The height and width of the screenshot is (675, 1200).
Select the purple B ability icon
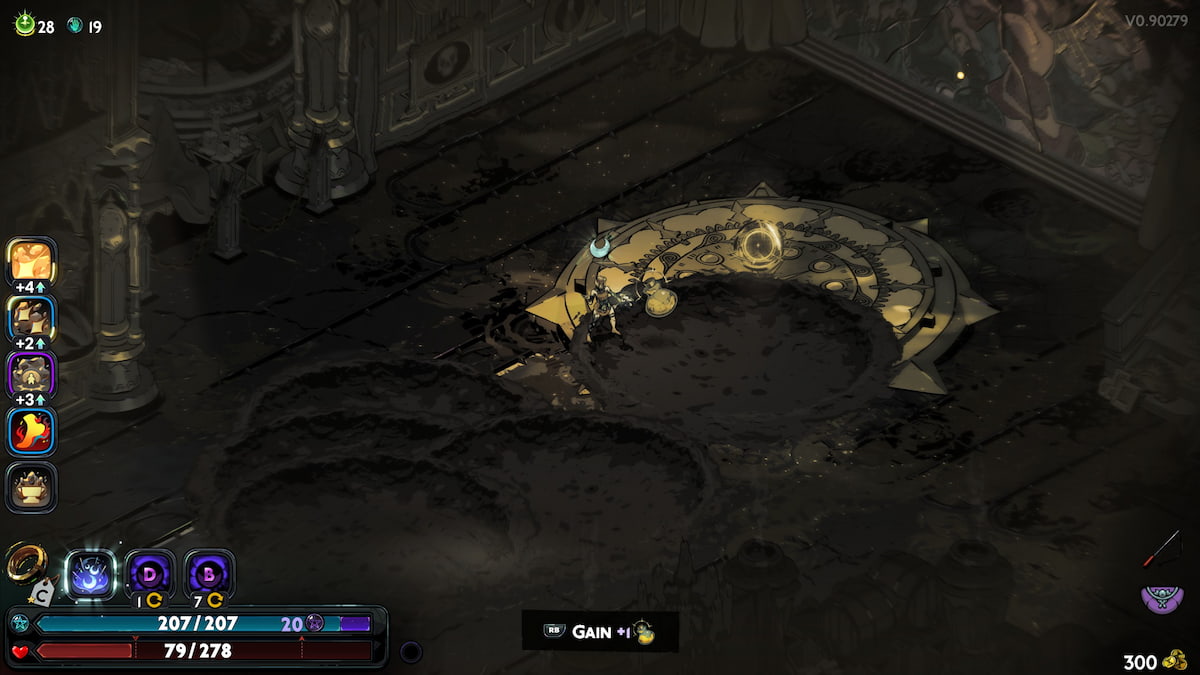point(210,574)
